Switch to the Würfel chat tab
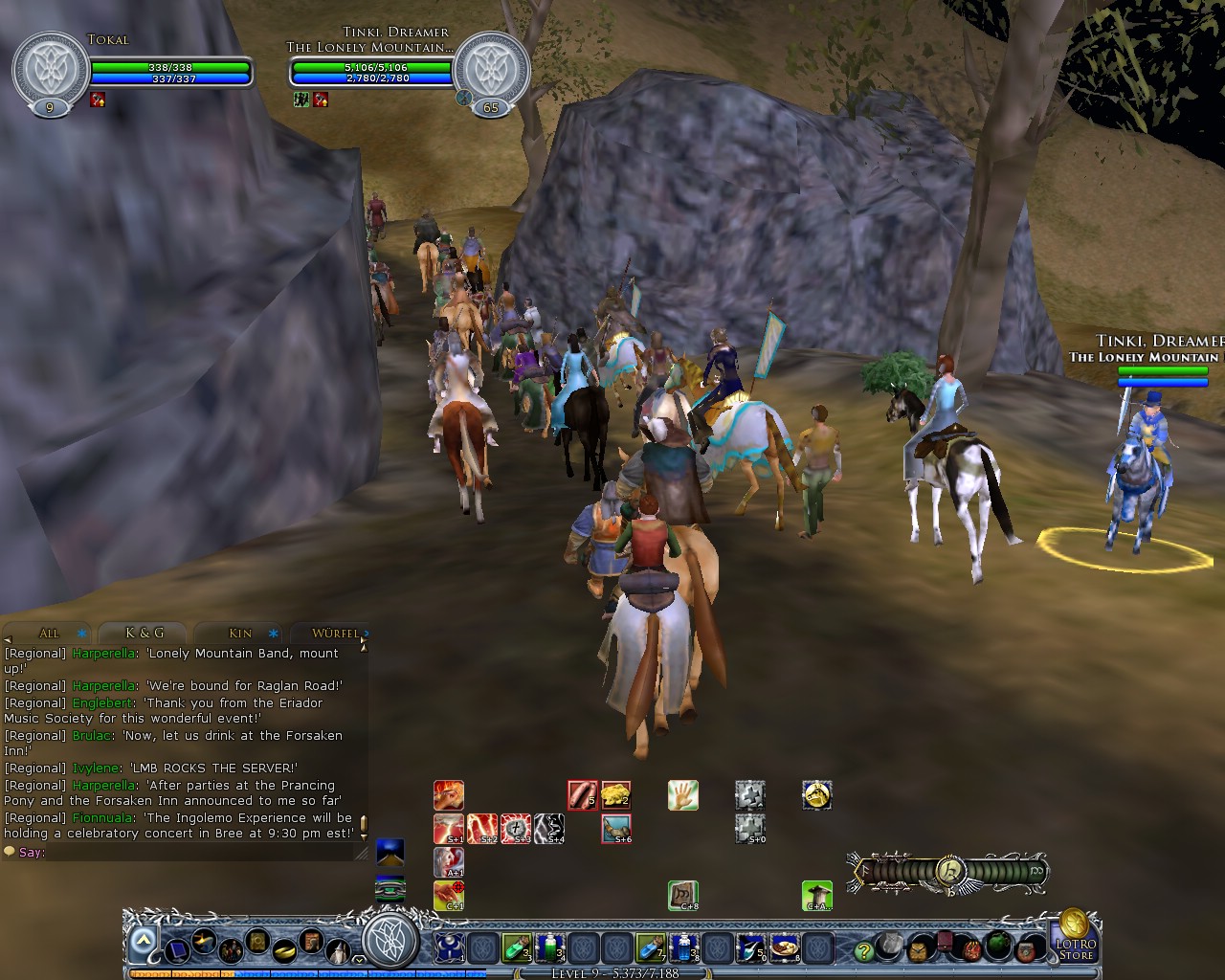1225x980 pixels. click(x=335, y=635)
